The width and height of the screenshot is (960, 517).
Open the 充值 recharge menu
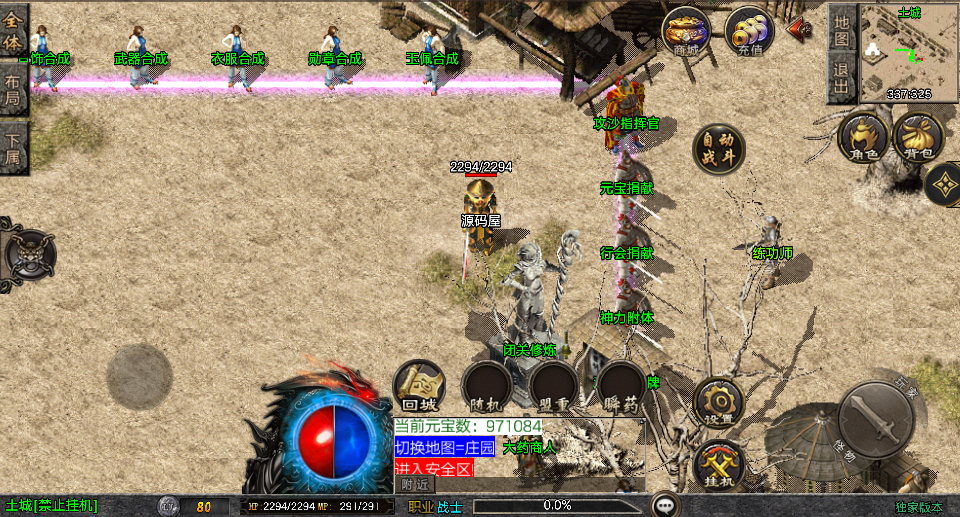pos(749,32)
